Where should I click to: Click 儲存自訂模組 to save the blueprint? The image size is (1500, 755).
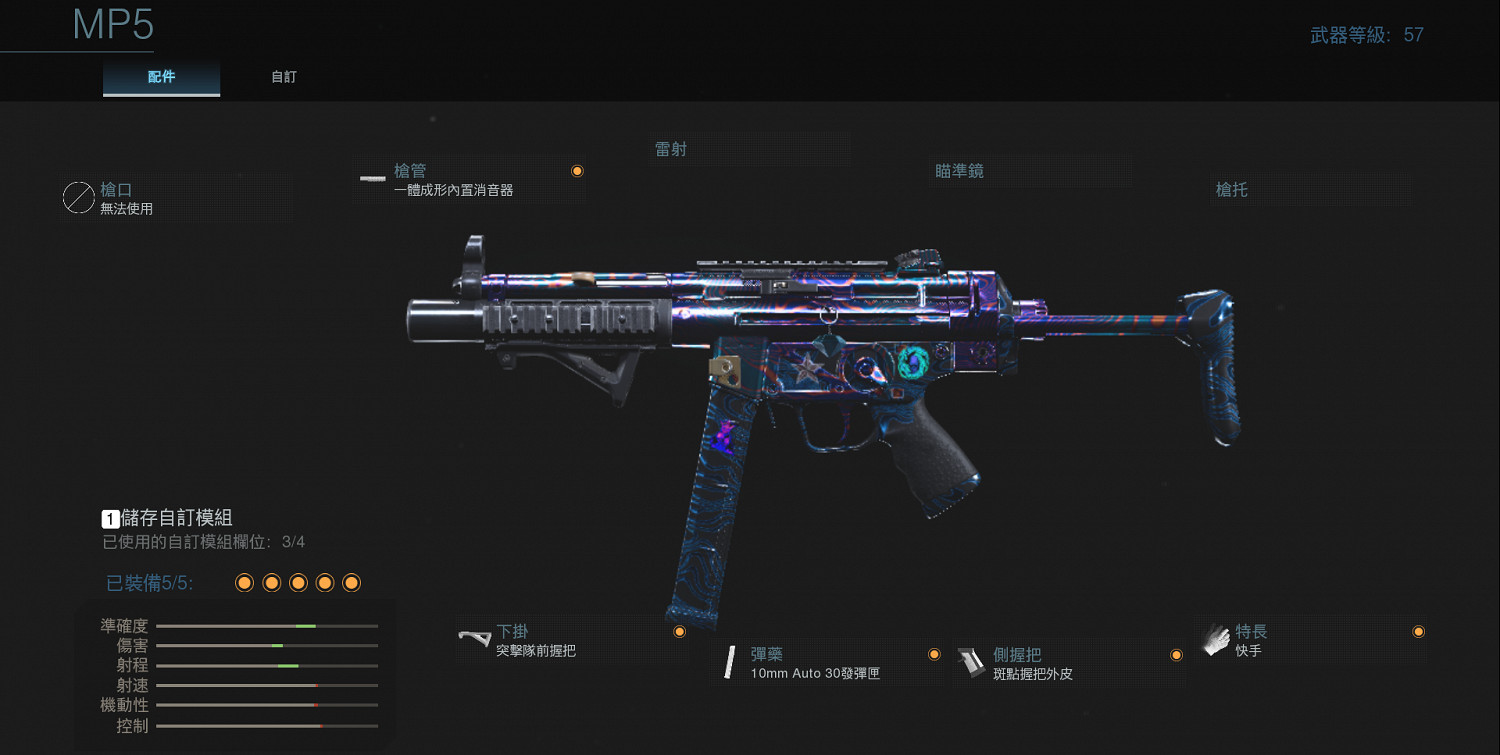(176, 517)
